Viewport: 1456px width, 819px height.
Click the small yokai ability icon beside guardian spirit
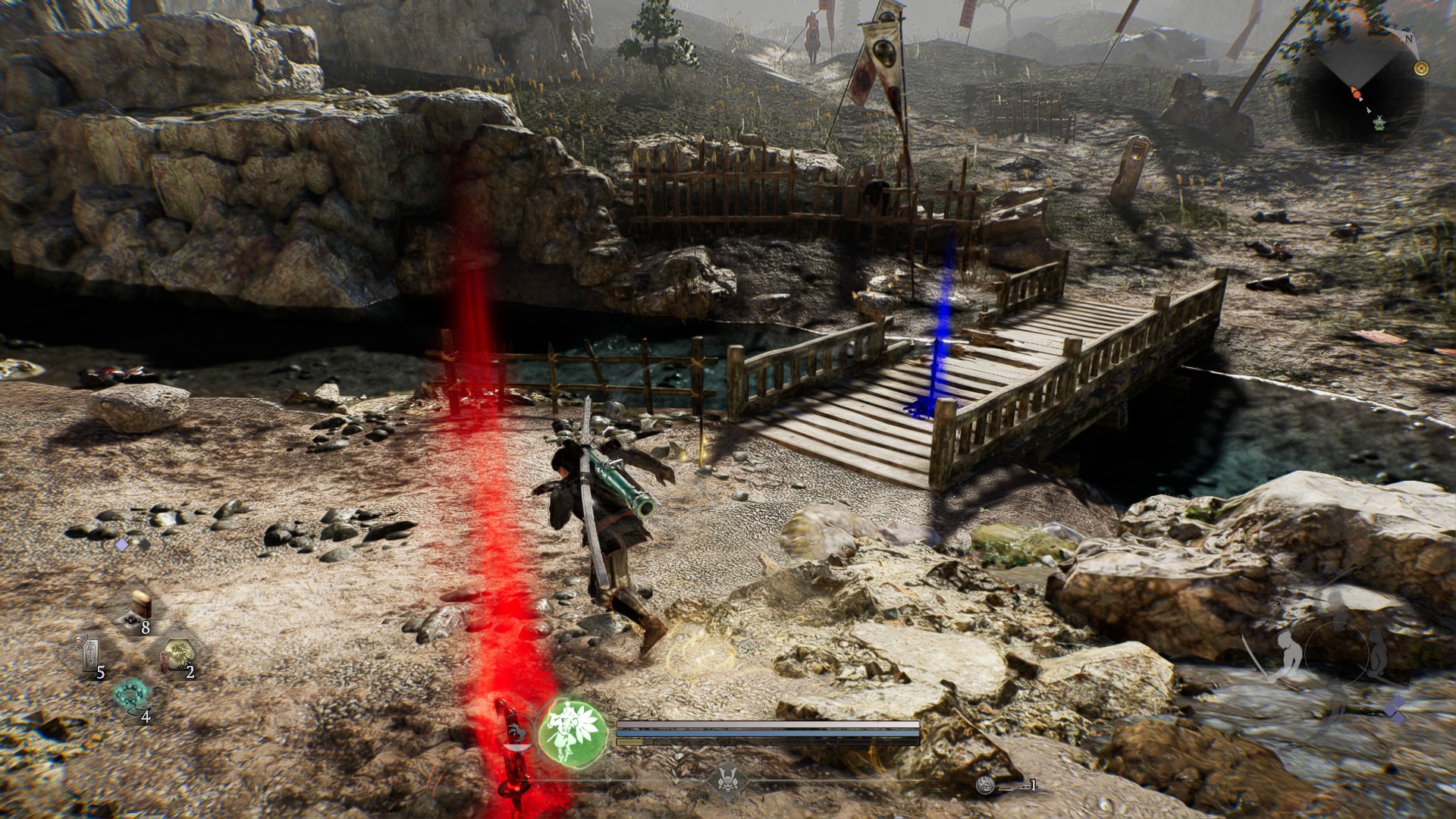[516, 733]
